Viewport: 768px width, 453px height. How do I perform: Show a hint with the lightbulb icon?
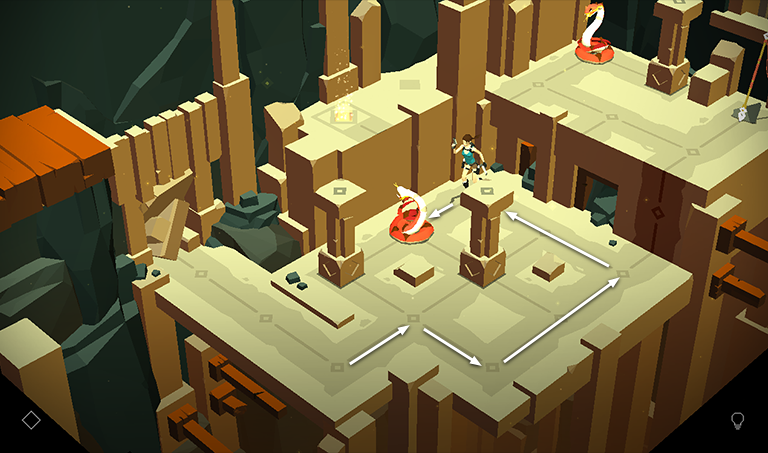[x=738, y=420]
